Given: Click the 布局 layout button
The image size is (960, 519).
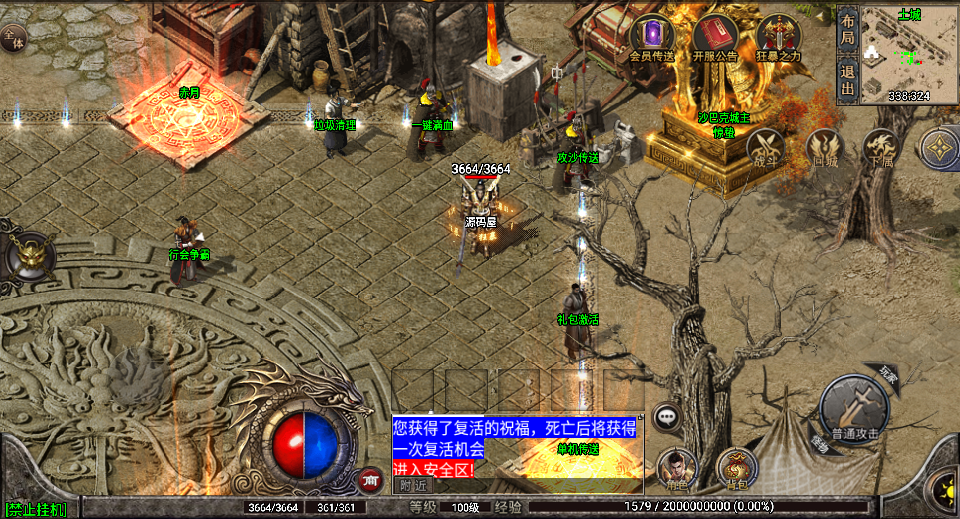Looking at the screenshot, I should tap(847, 28).
